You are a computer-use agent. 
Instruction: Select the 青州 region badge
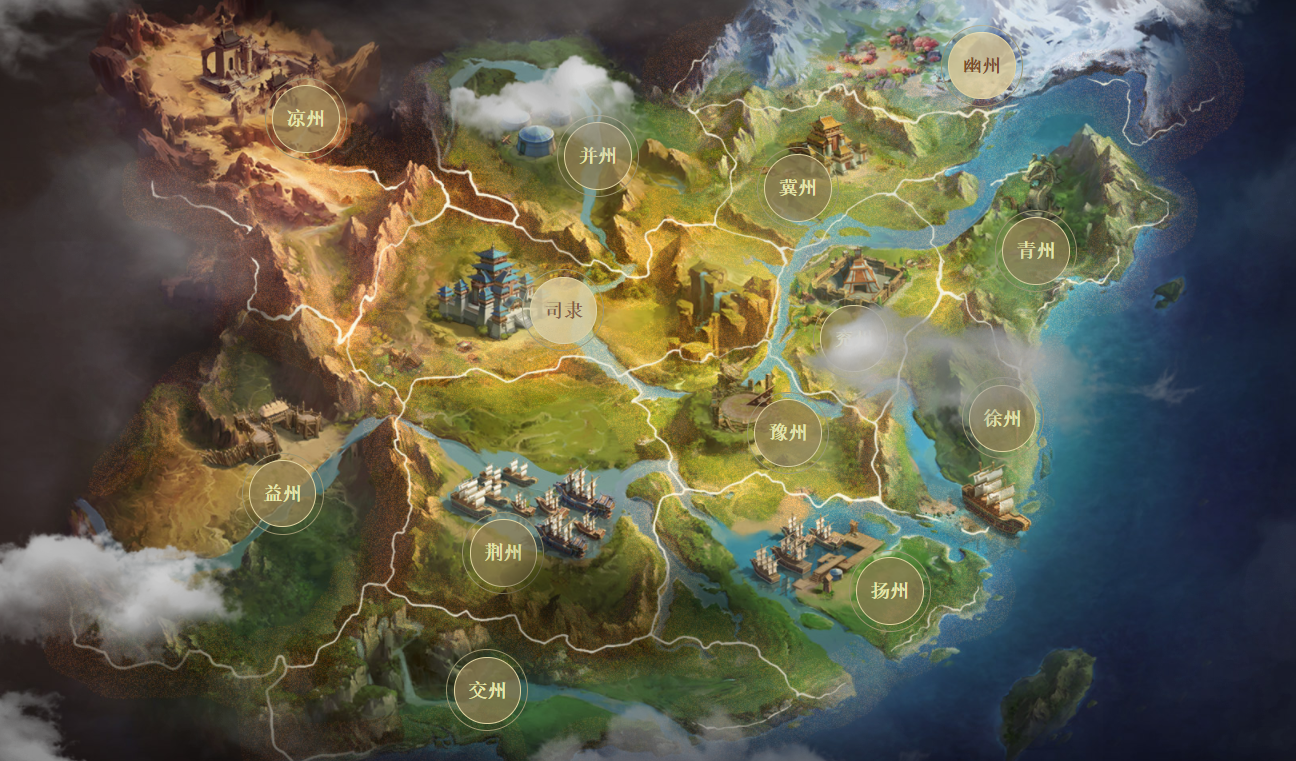pyautogui.click(x=1036, y=250)
